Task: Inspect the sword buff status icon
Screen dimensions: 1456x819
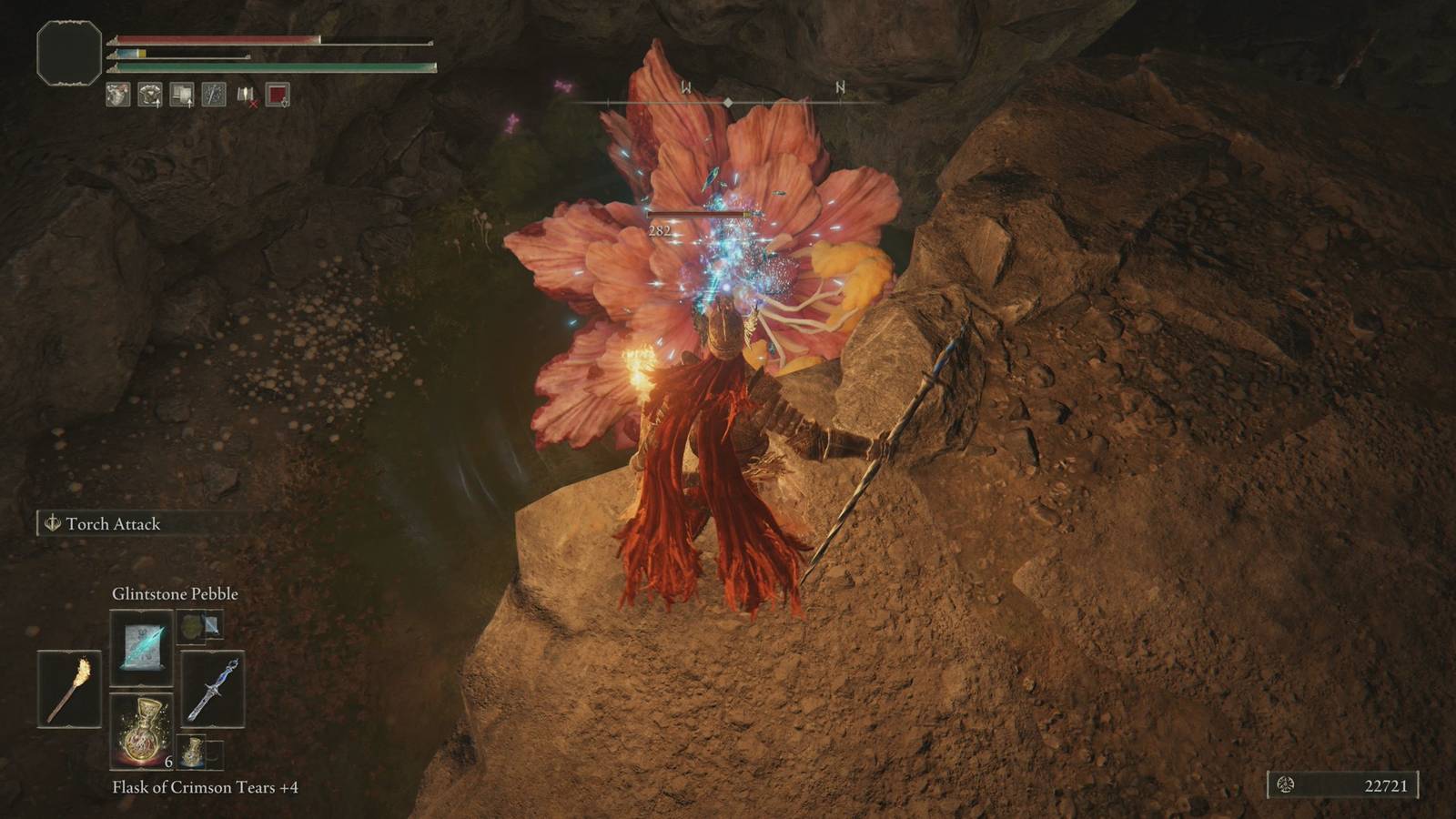Action: point(214,94)
